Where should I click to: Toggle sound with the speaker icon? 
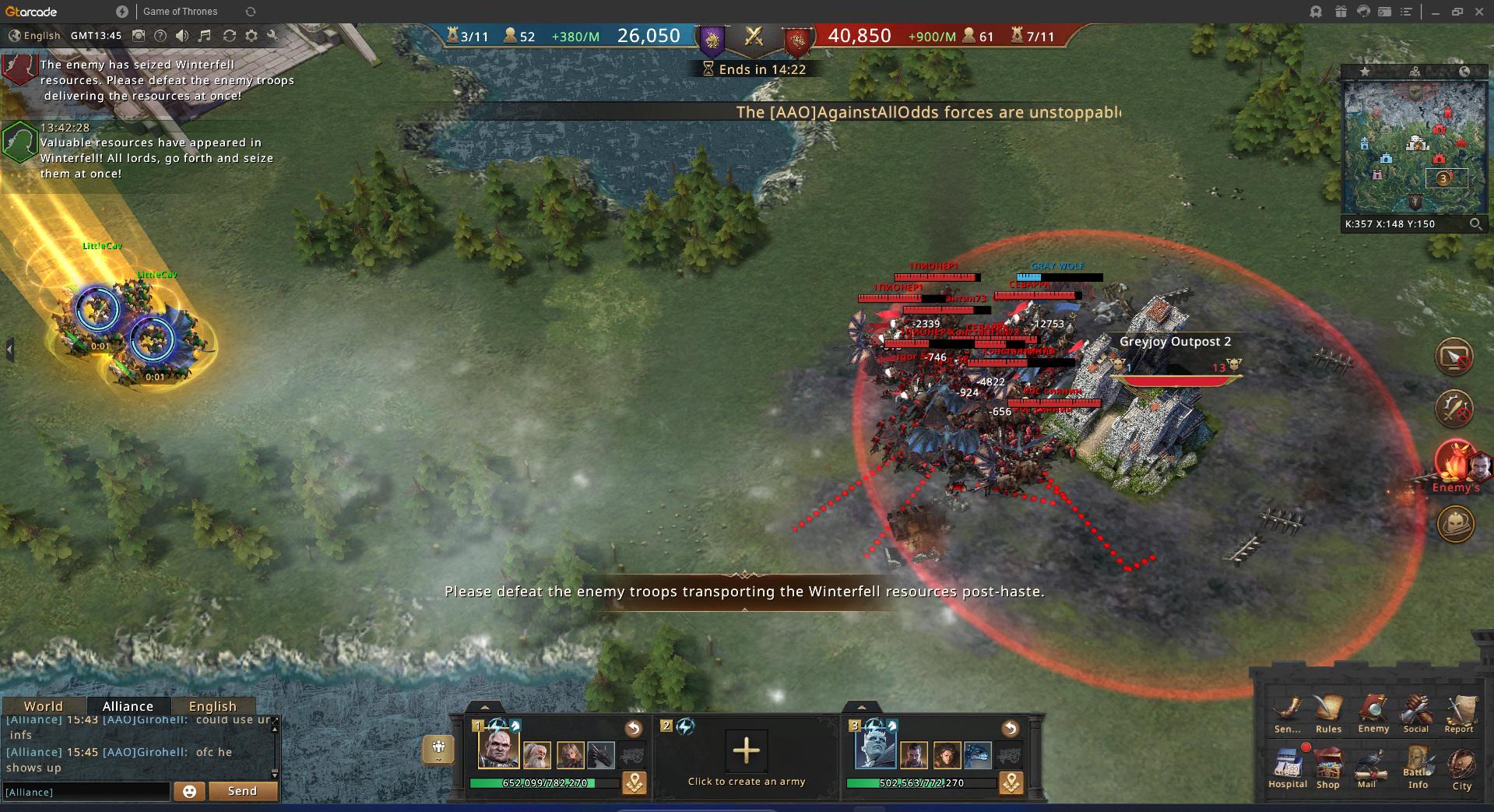pyautogui.click(x=182, y=36)
